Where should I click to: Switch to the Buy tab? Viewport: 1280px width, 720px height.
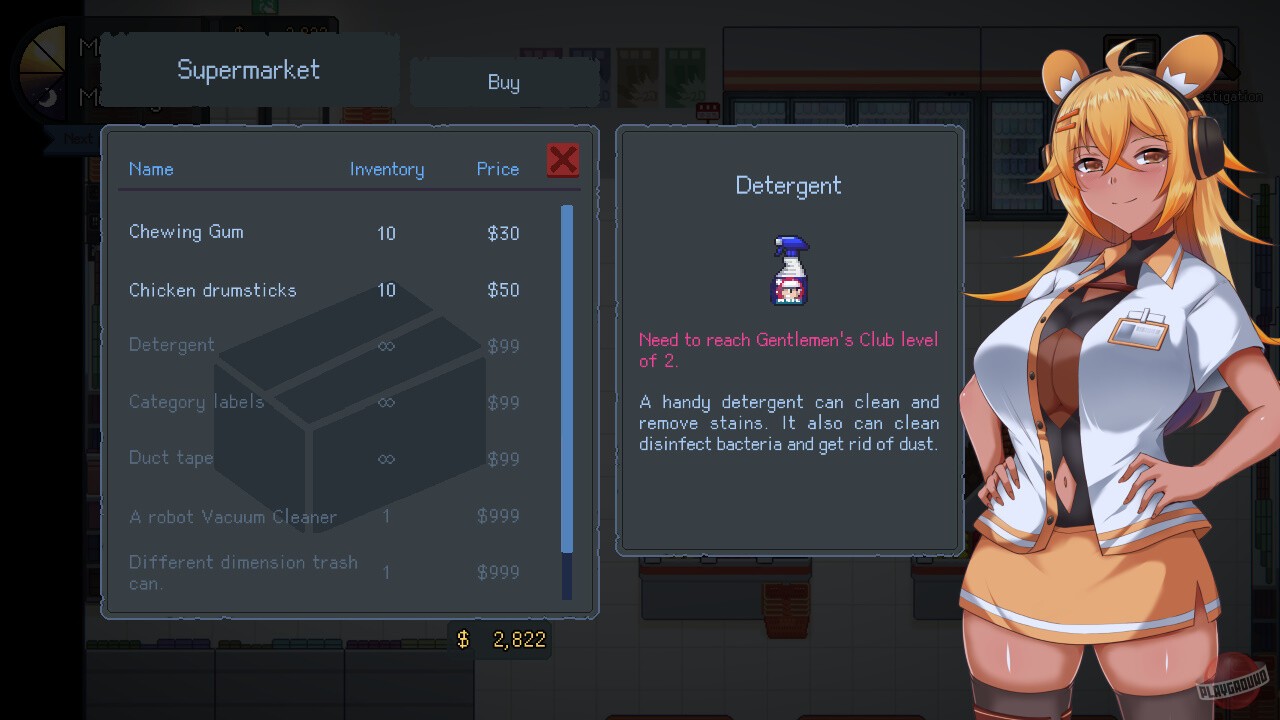coord(504,82)
